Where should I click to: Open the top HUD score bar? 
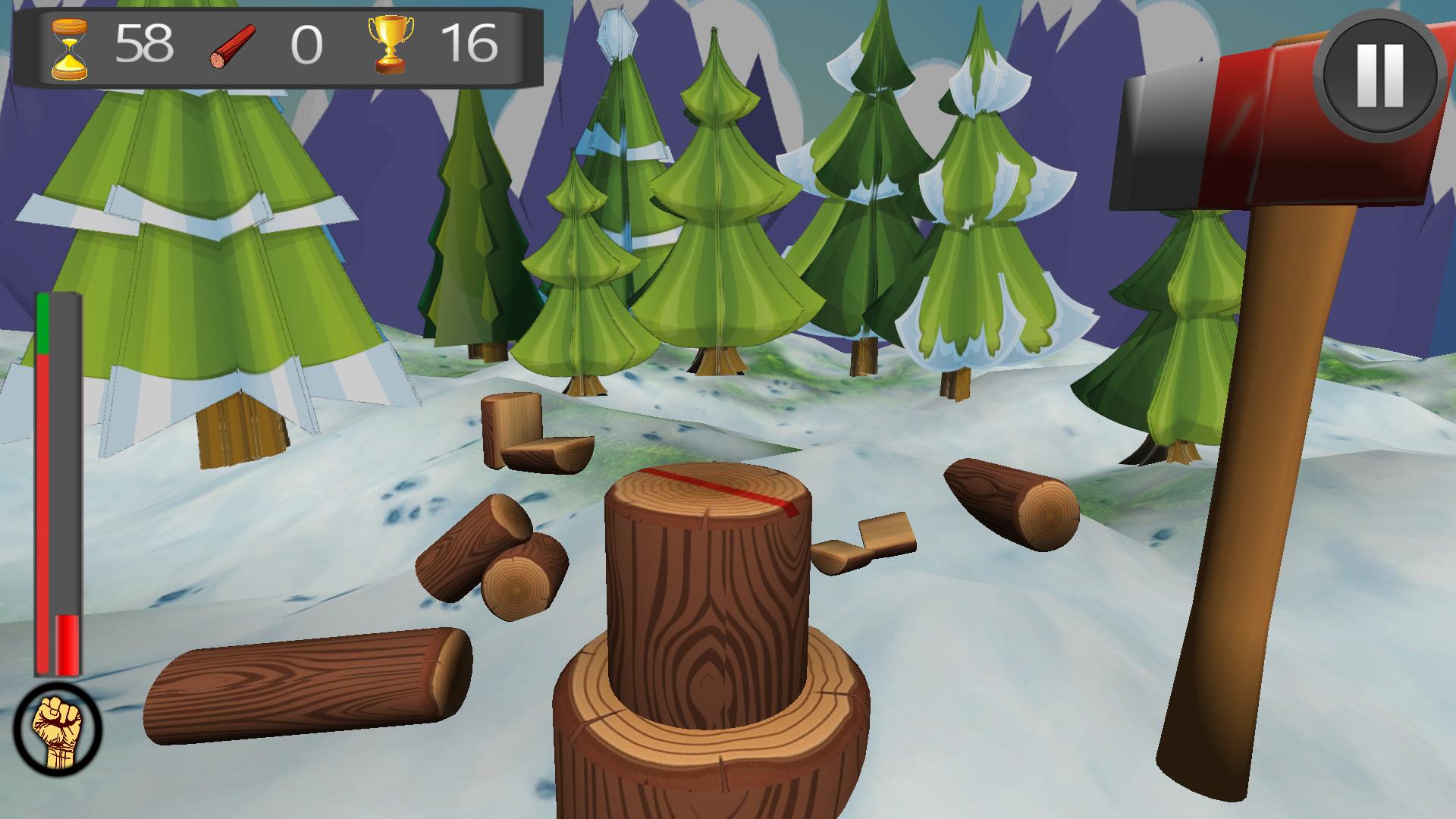pos(281,45)
